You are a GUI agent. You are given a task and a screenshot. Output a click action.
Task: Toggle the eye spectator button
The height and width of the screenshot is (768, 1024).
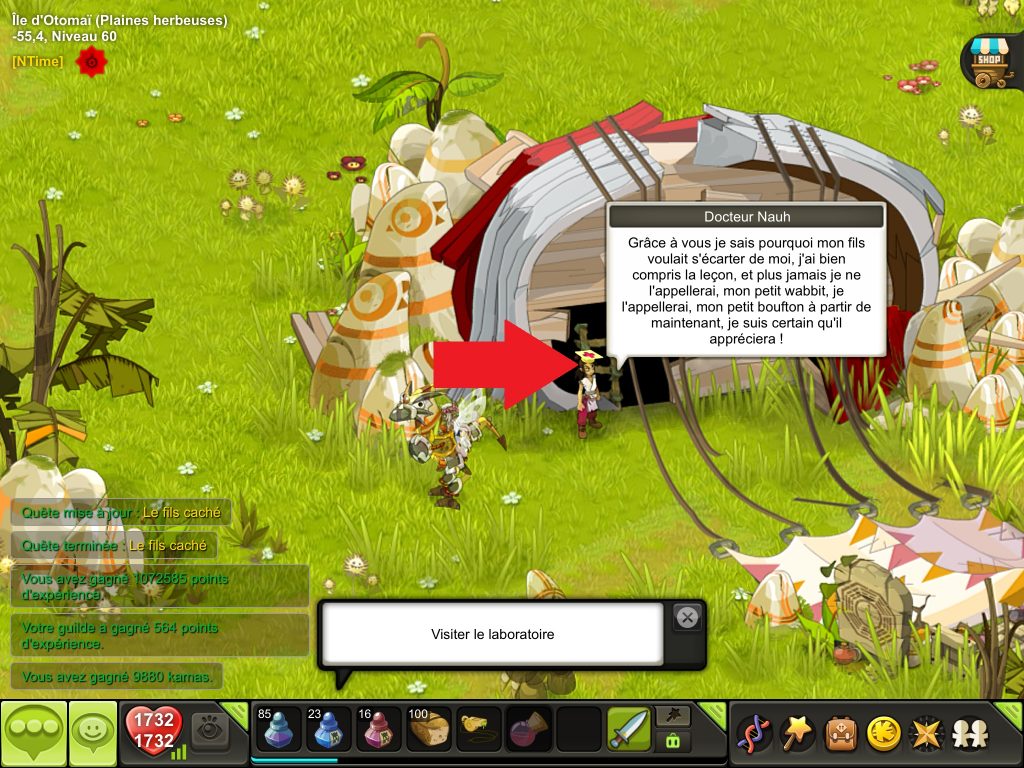(x=210, y=732)
